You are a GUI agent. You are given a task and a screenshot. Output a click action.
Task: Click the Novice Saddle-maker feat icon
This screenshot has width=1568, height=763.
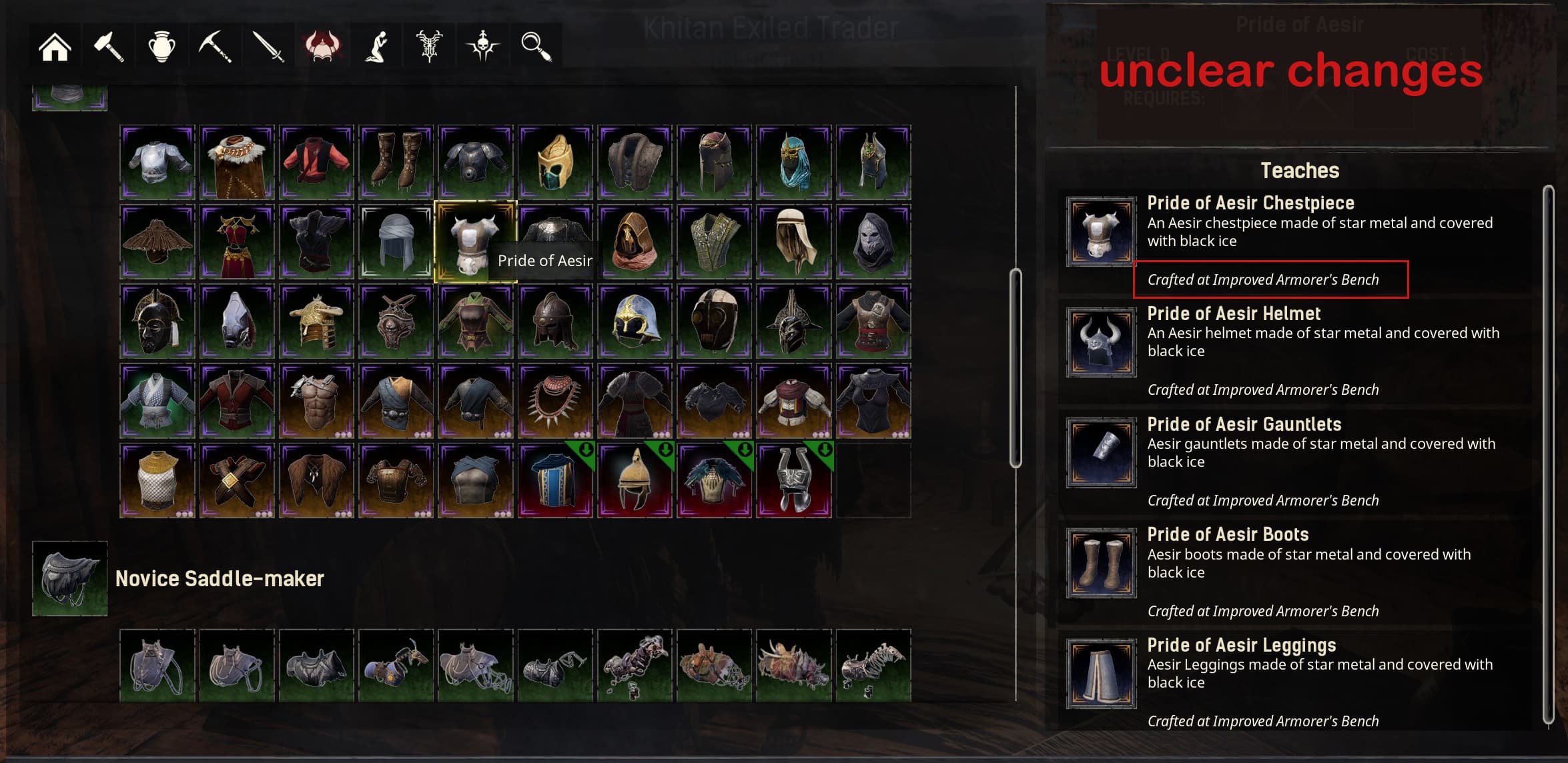click(x=71, y=579)
